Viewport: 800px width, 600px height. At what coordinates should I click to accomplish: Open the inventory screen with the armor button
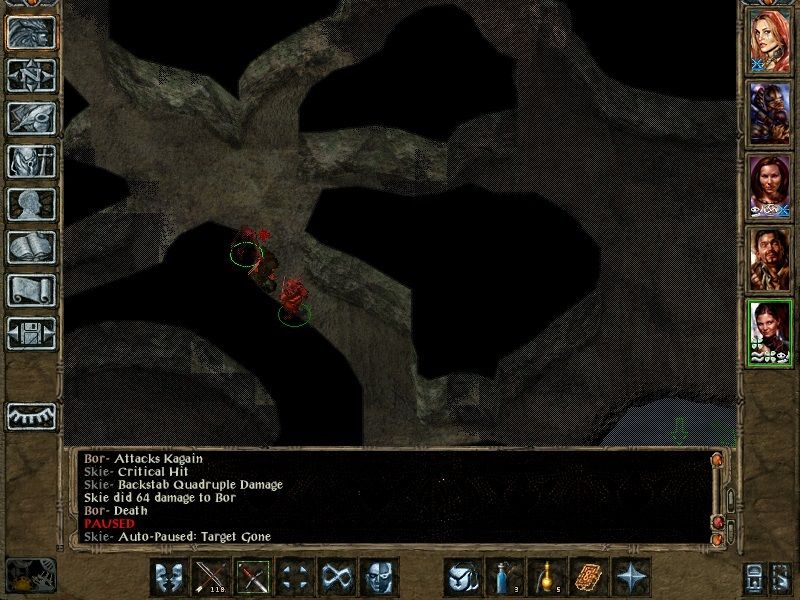[x=31, y=161]
